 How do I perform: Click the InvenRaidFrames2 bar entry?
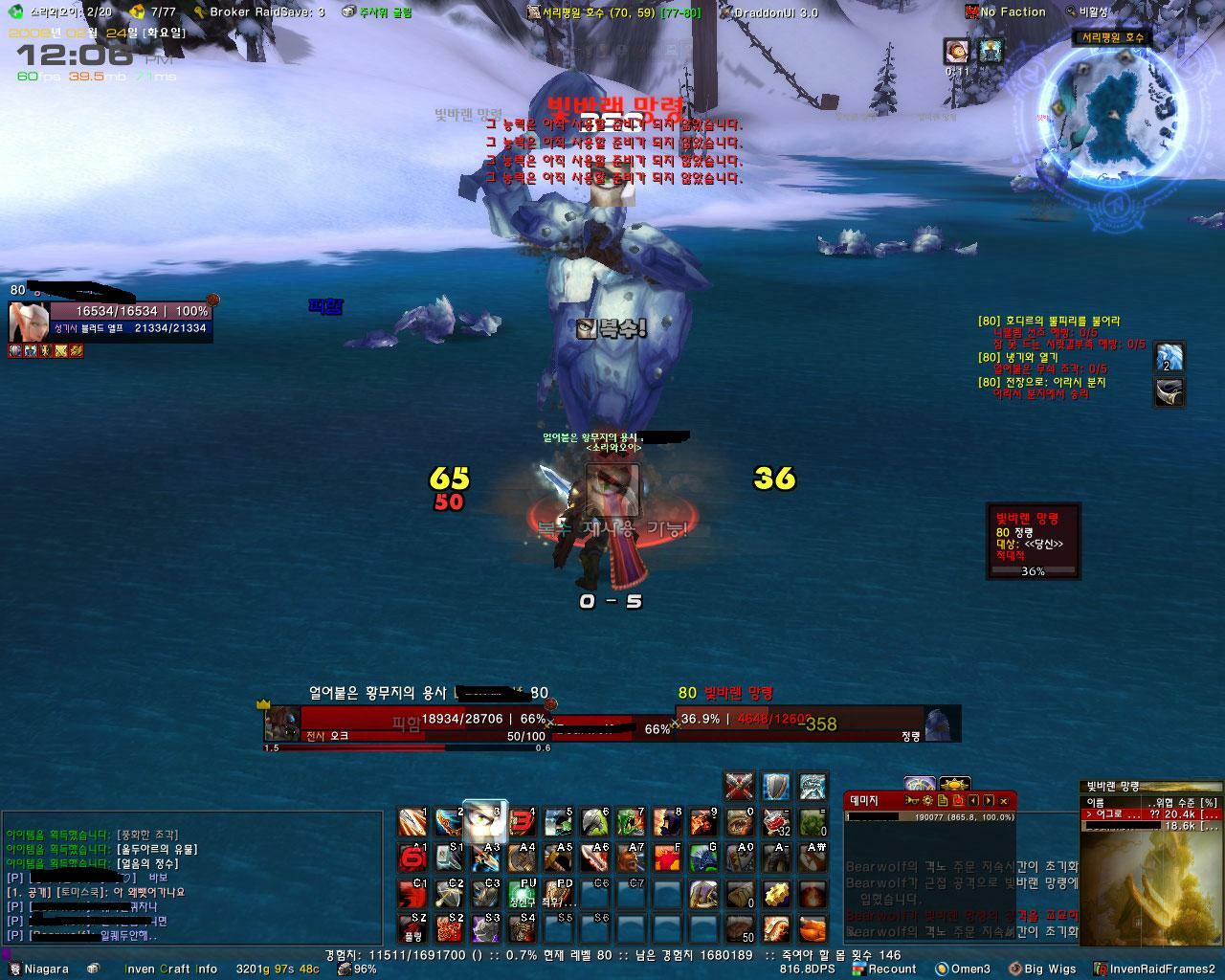[1158, 969]
